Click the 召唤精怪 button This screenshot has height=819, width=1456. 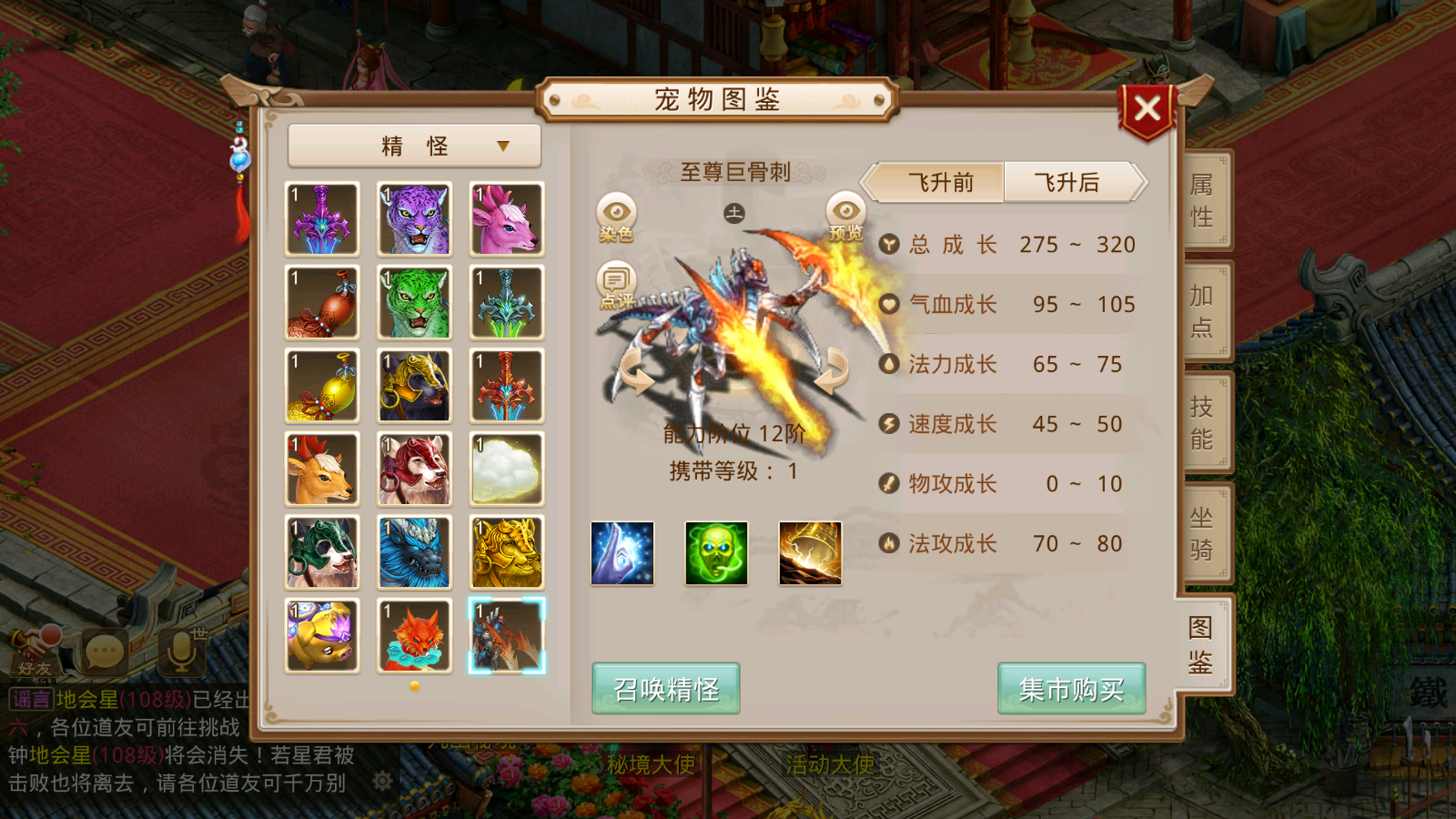664,690
